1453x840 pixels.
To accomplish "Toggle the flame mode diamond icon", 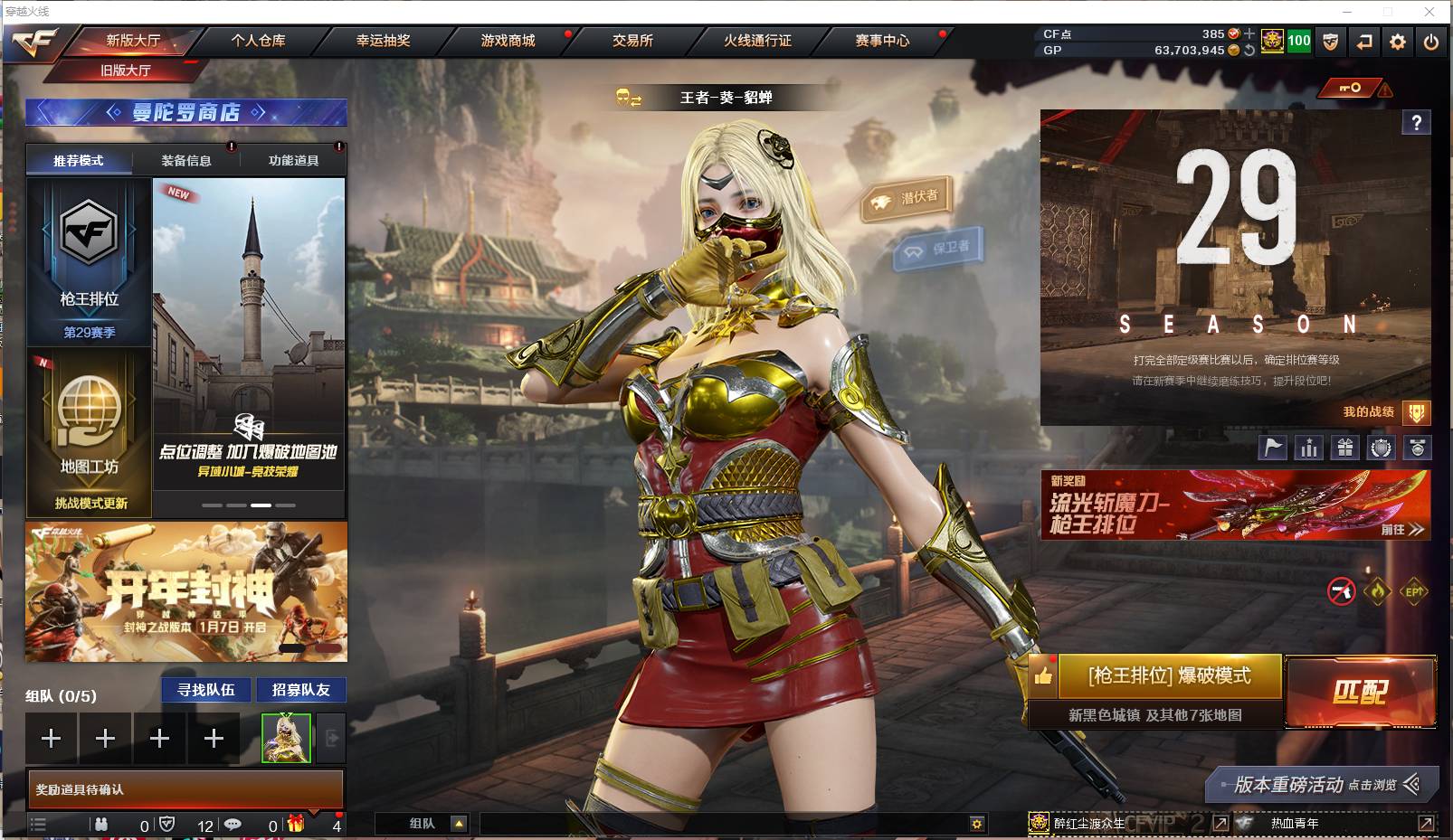I will pyautogui.click(x=1376, y=592).
